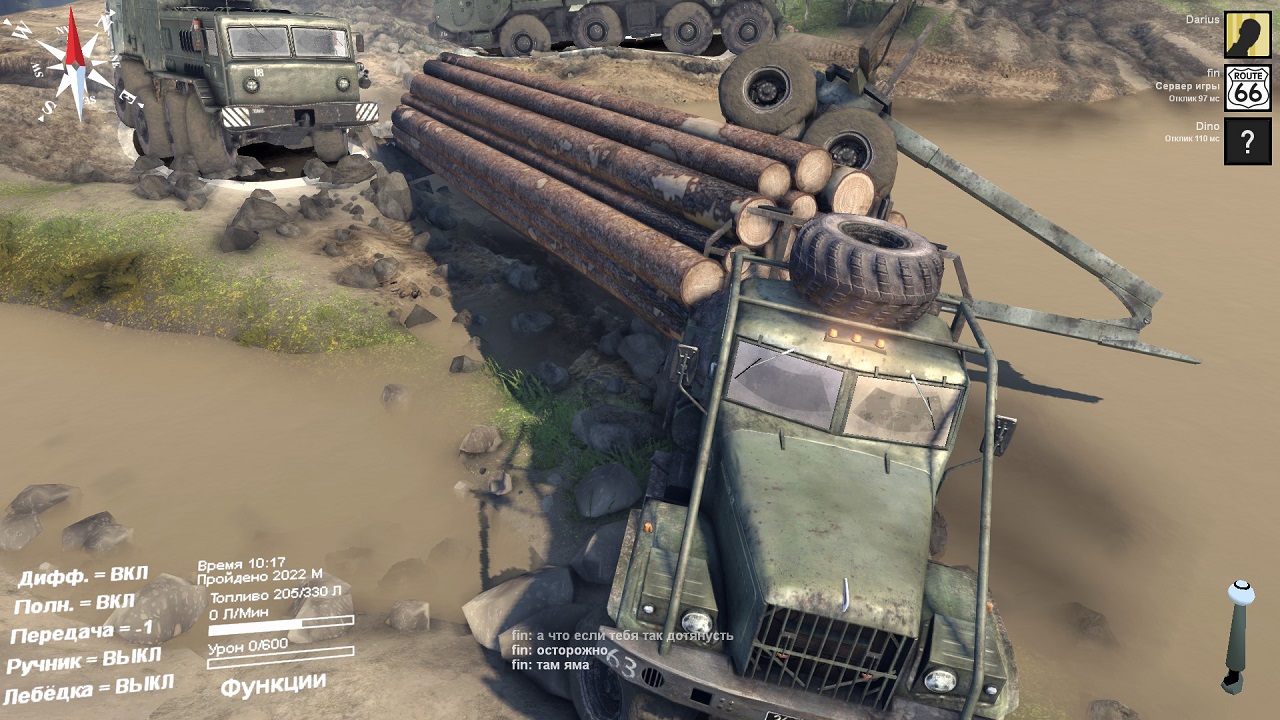1280x720 pixels.
Task: Click the compass rose
Action: (74, 66)
